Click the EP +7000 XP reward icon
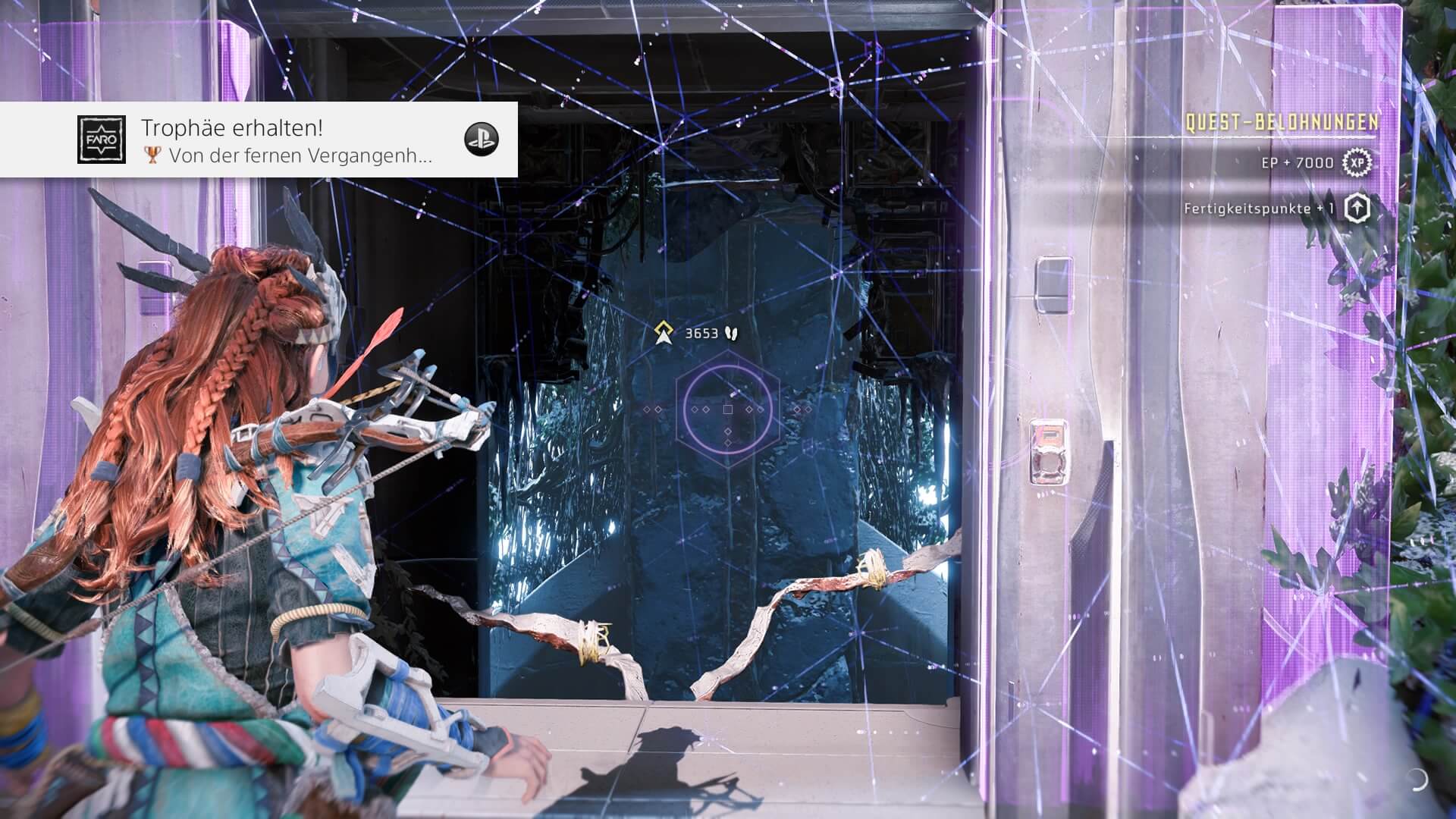This screenshot has height=819, width=1456. coord(1357,162)
